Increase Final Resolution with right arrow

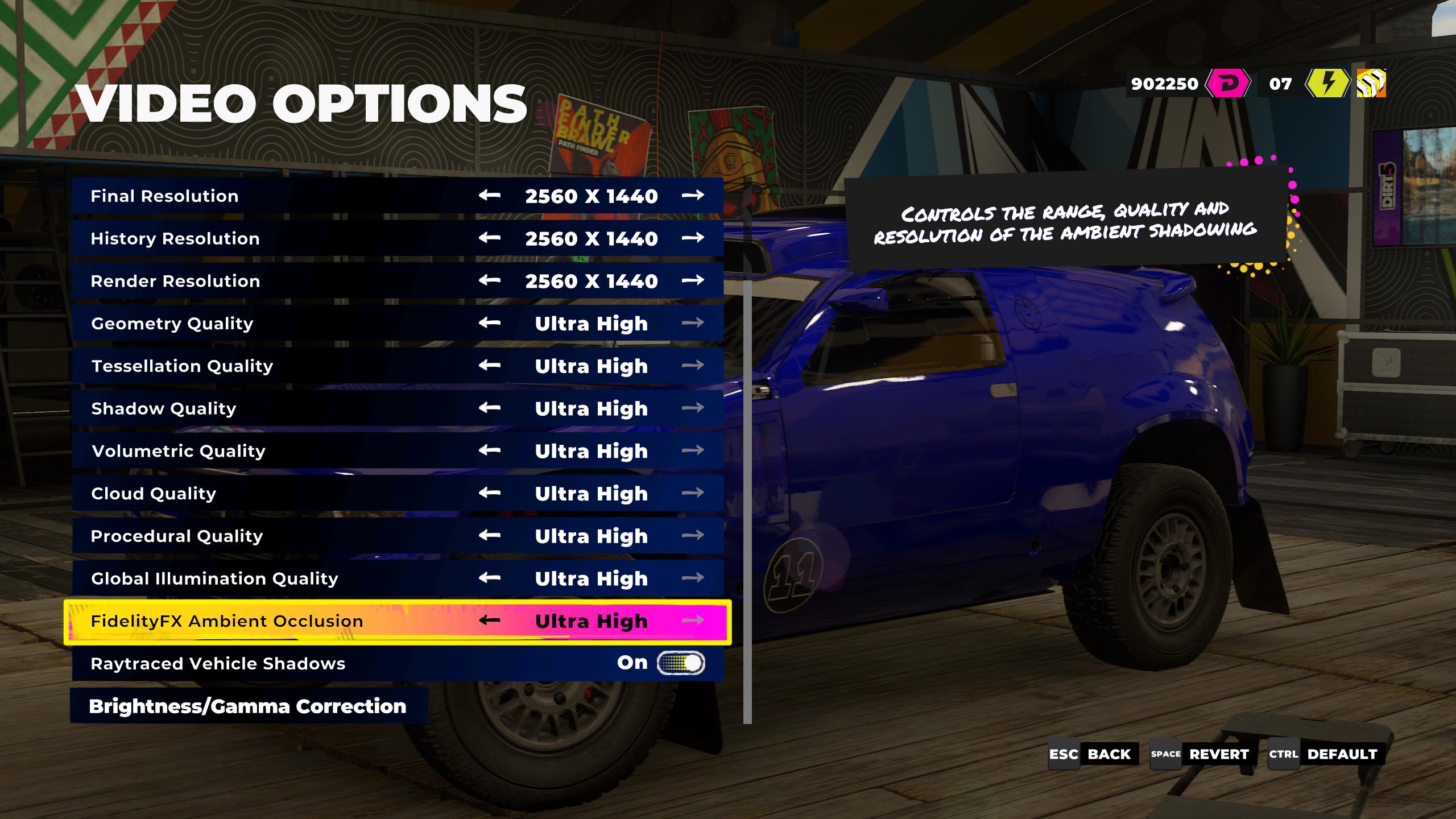[693, 196]
